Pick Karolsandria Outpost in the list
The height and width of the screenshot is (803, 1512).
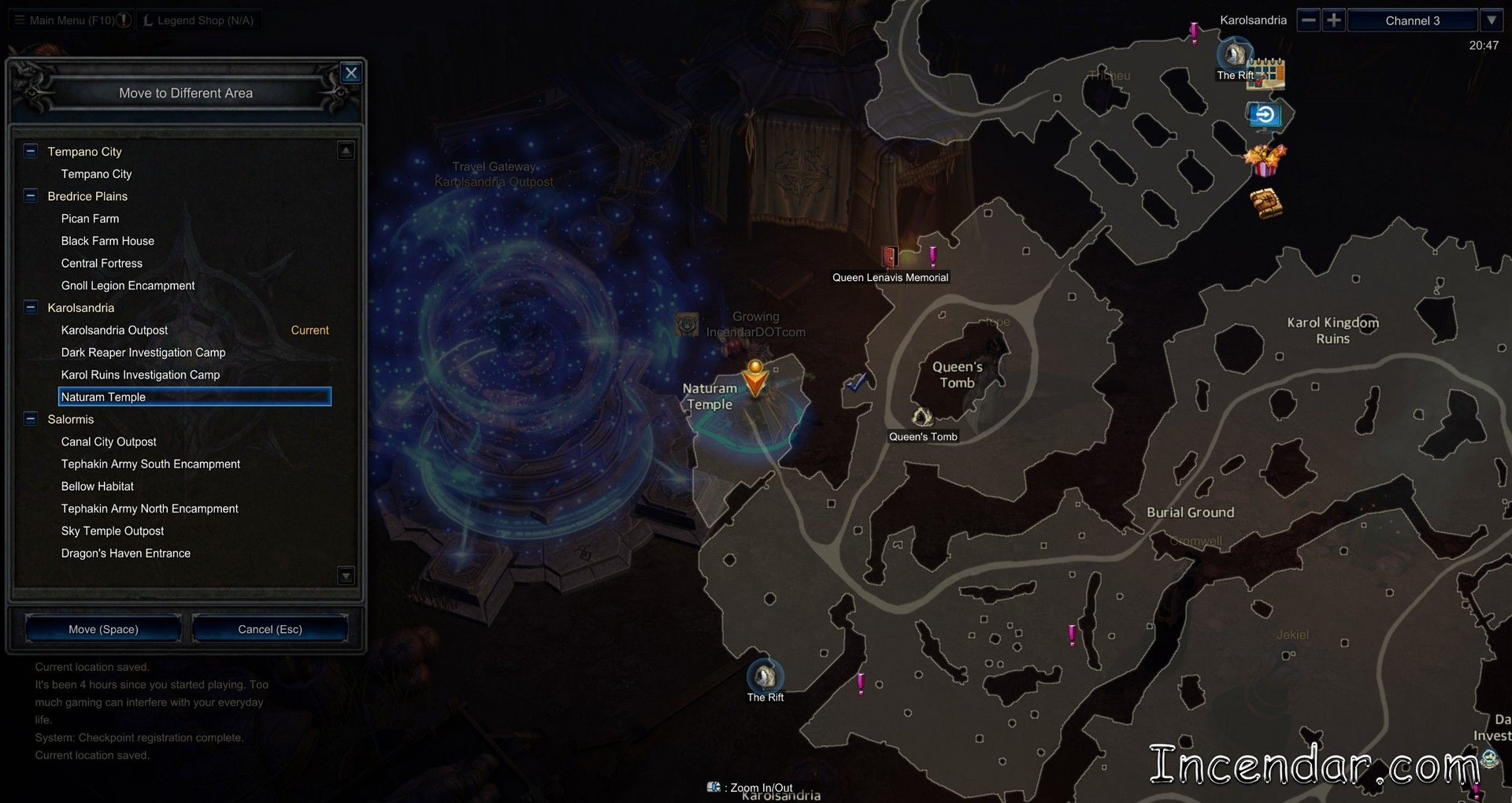pos(114,331)
